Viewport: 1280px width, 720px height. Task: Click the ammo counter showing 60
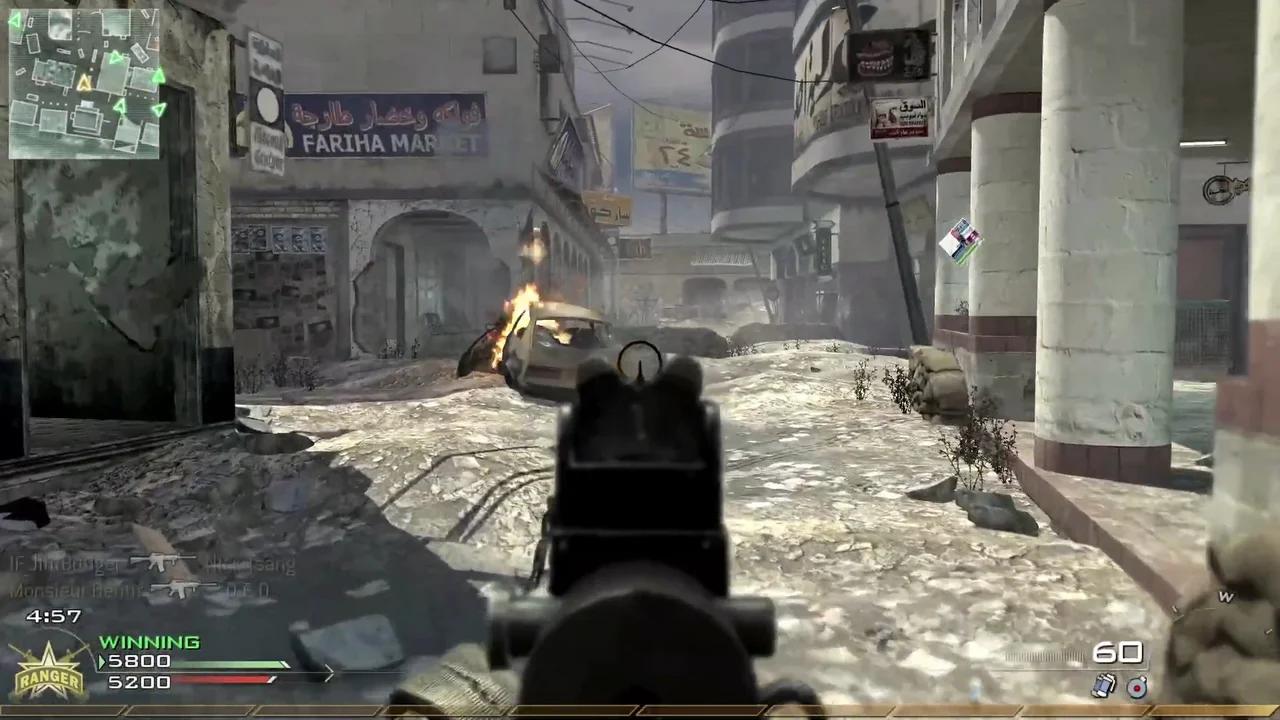click(1119, 652)
